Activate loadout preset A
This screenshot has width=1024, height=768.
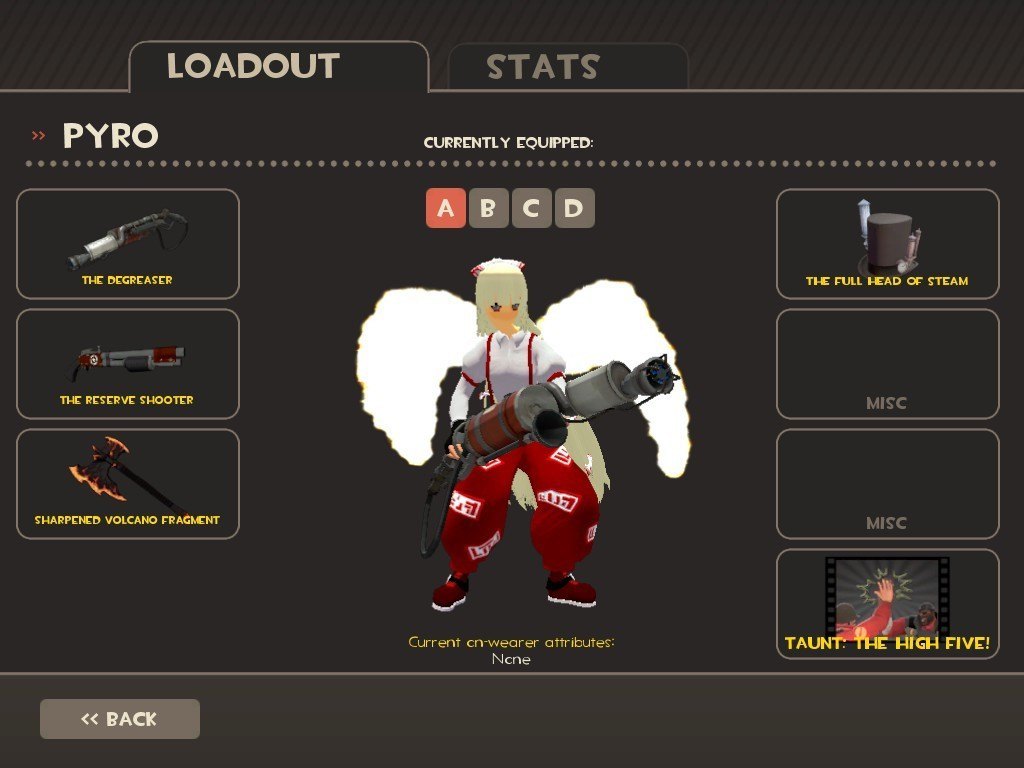coord(446,208)
